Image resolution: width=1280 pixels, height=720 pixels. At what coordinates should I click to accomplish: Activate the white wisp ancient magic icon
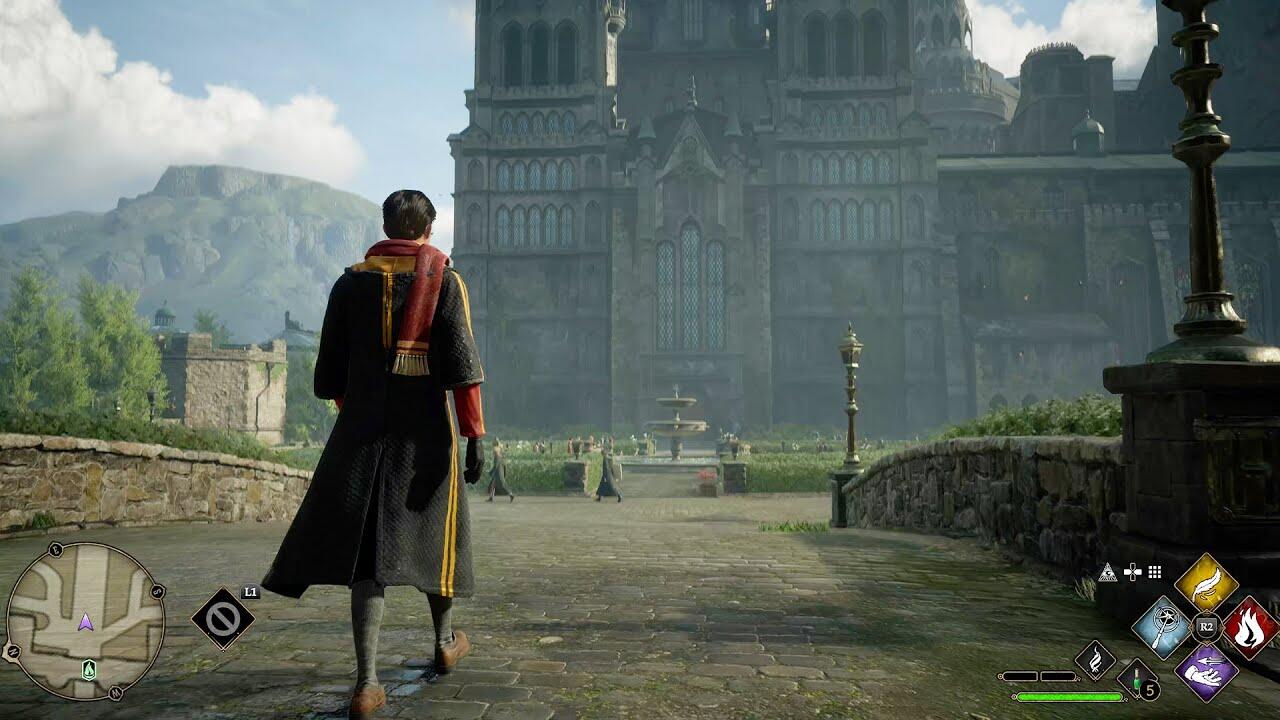coord(1095,659)
